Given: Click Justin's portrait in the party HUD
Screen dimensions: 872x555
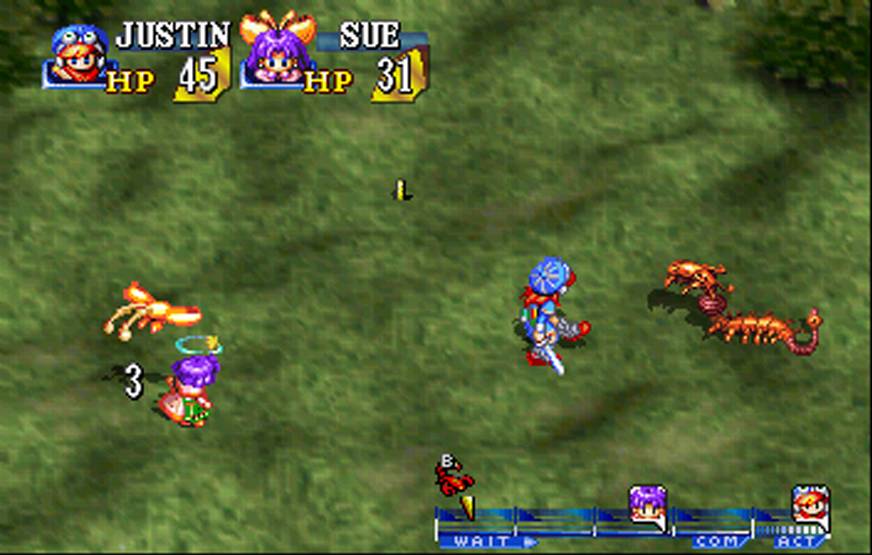Looking at the screenshot, I should (78, 56).
